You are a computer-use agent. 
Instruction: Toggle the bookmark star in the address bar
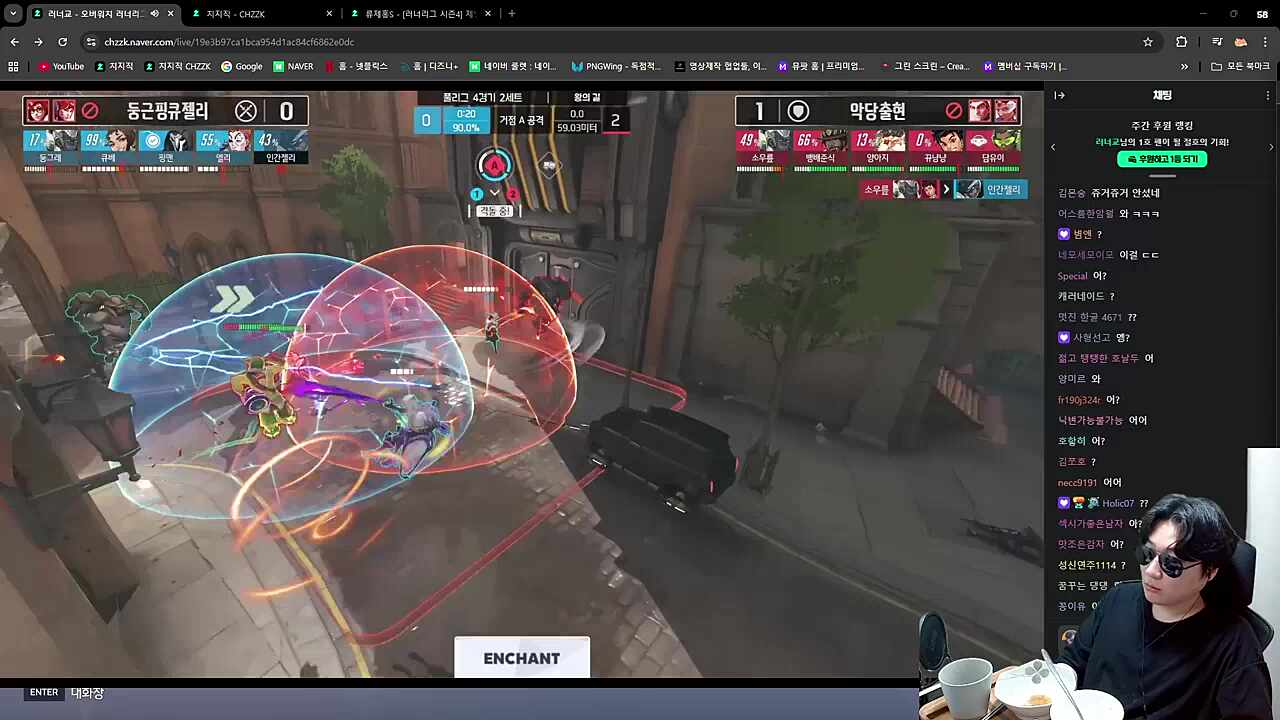click(x=1148, y=42)
